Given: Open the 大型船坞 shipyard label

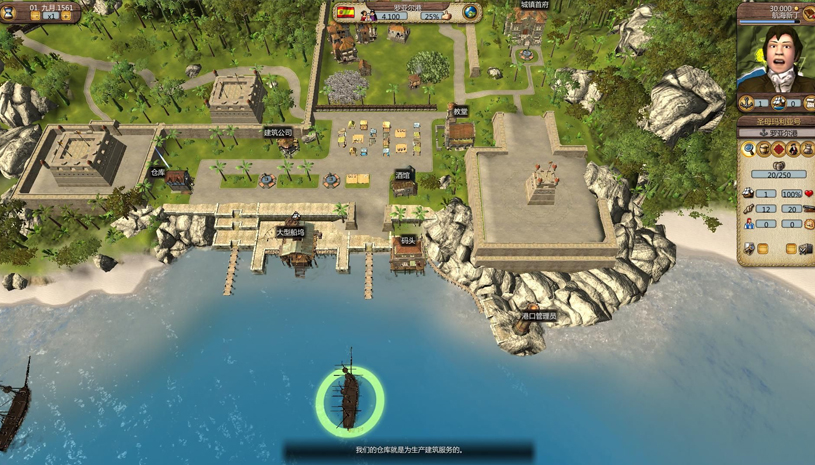Looking at the screenshot, I should (x=291, y=233).
